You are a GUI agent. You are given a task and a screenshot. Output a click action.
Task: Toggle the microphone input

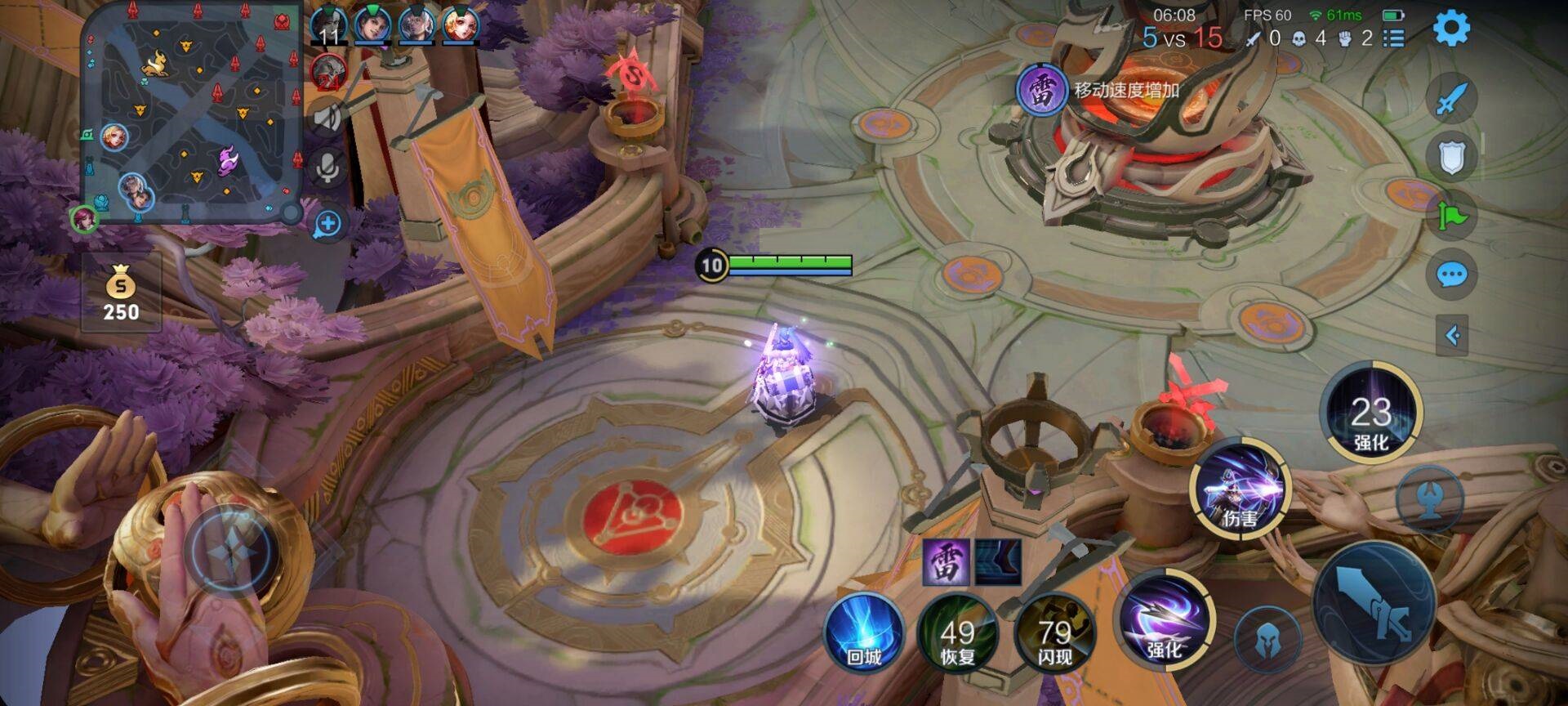327,168
